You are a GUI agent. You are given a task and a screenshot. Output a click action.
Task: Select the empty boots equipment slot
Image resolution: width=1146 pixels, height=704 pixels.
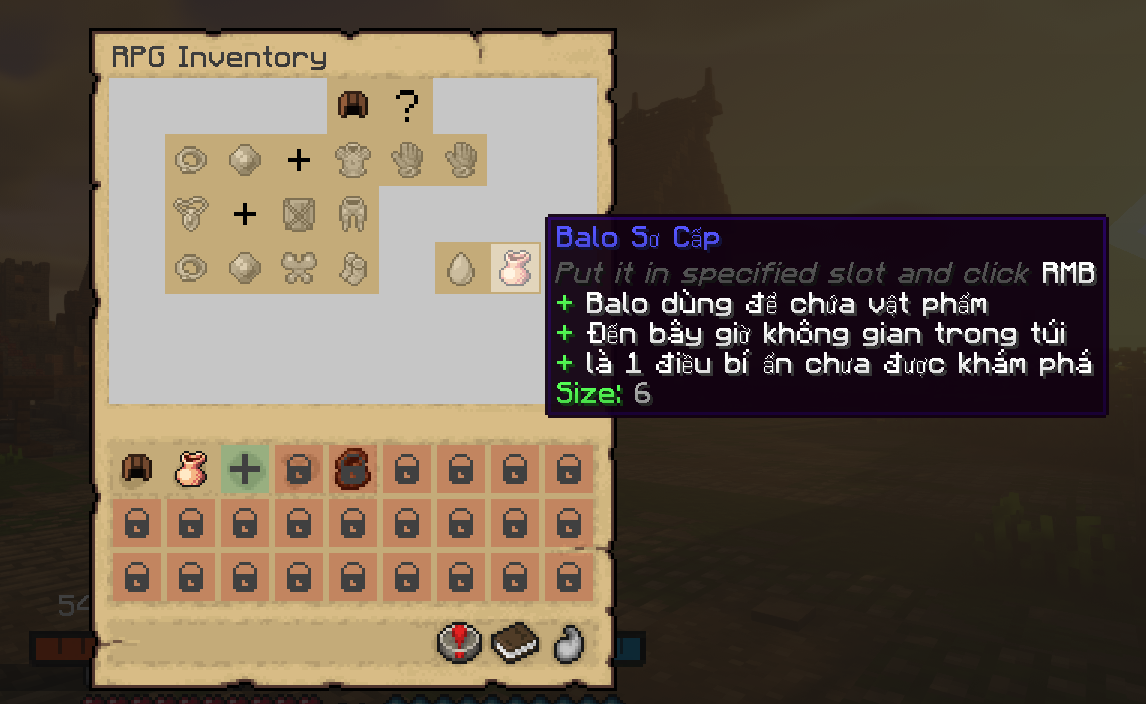click(353, 267)
